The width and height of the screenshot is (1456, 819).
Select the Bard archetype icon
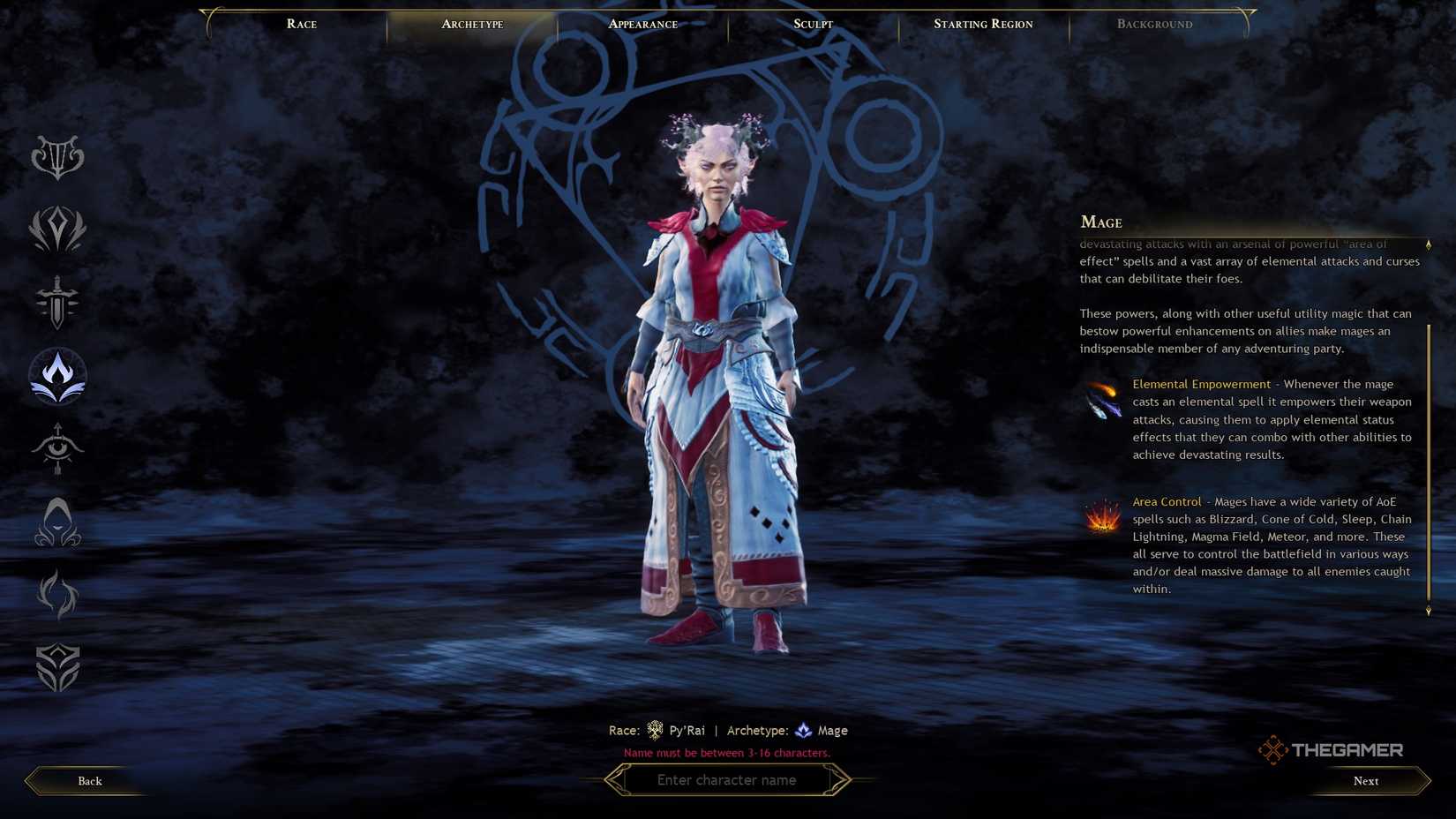(57, 159)
